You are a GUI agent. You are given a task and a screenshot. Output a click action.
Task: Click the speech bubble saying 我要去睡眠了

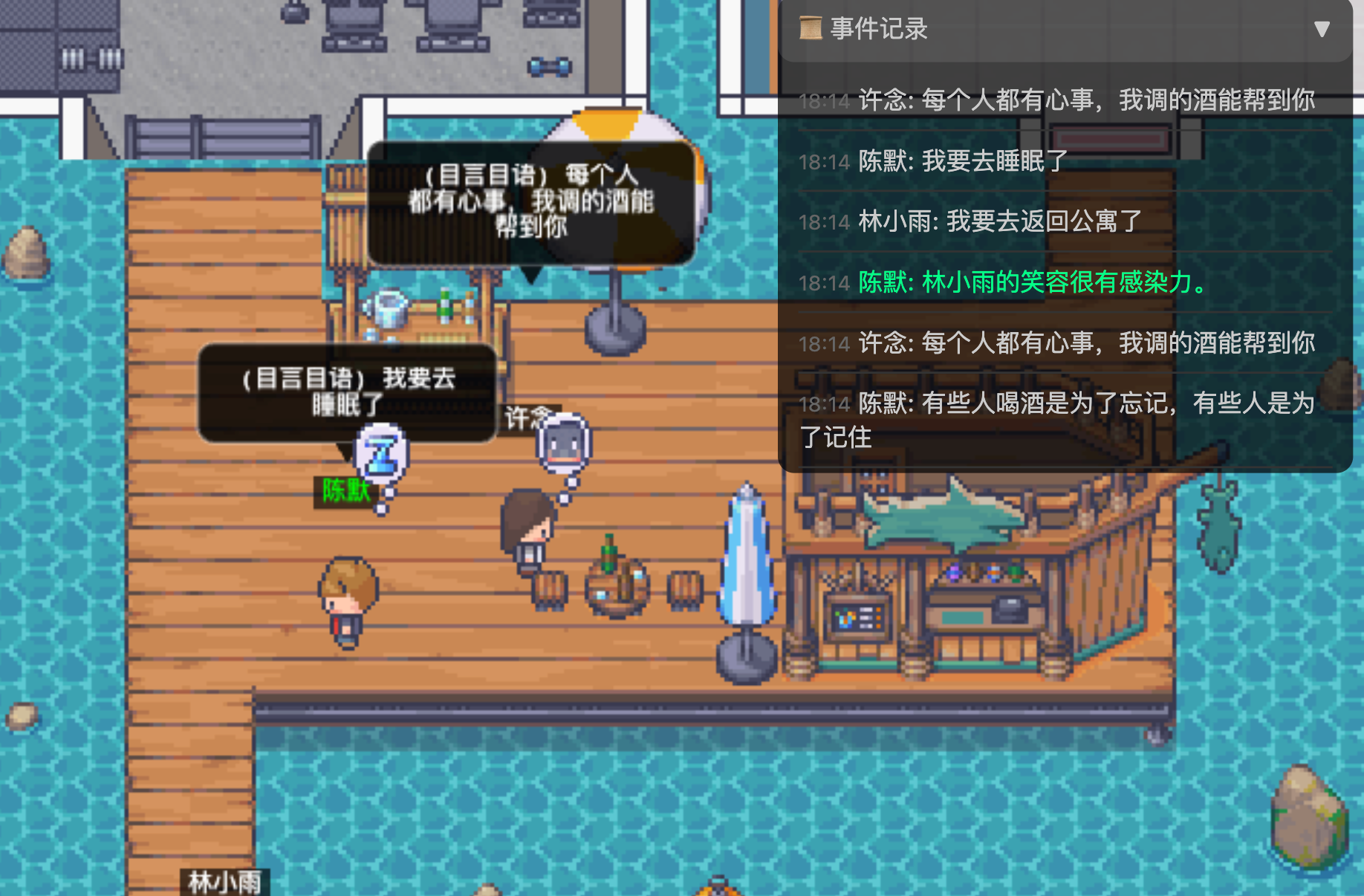[x=344, y=392]
